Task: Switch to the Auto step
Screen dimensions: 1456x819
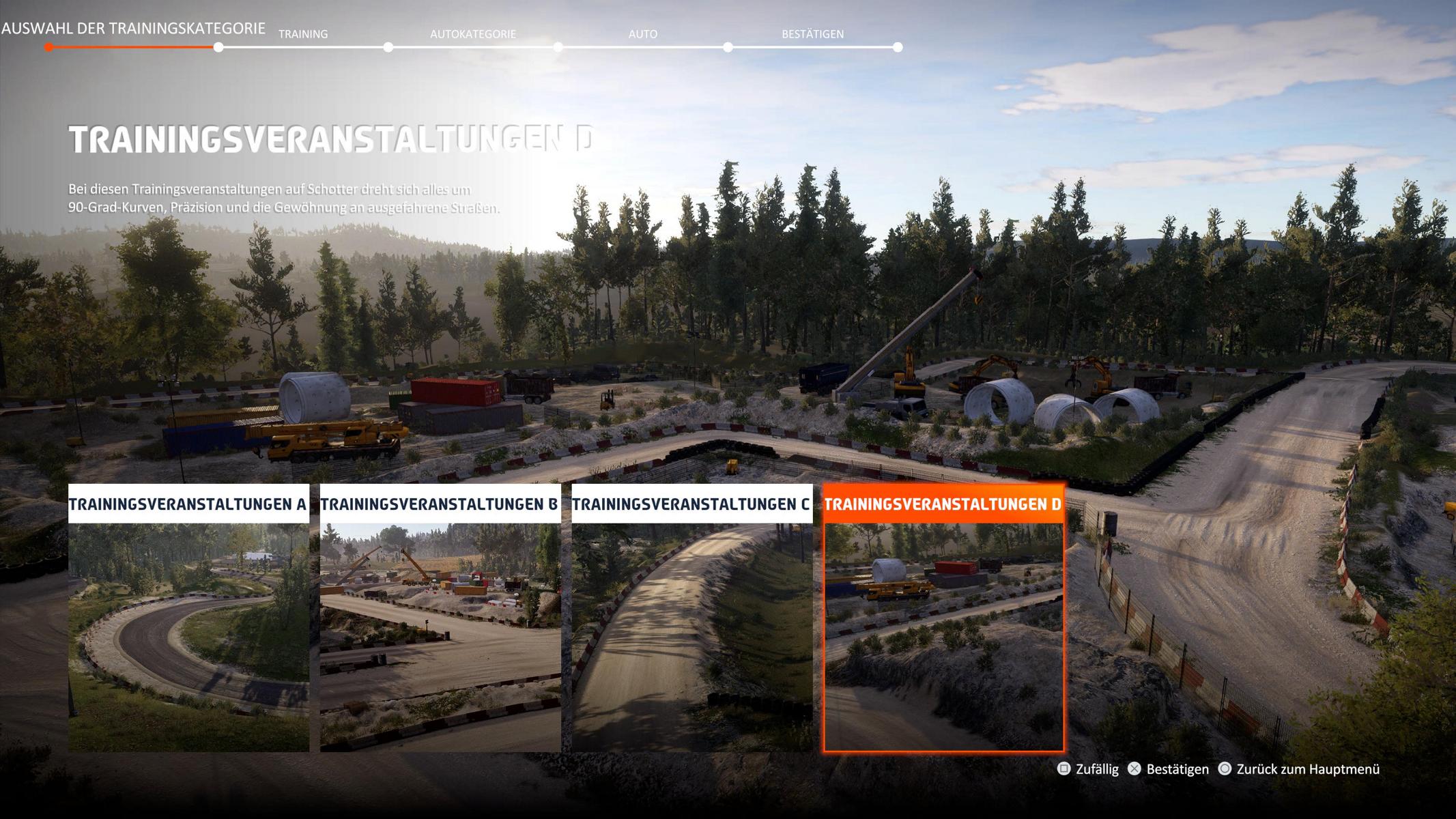Action: 642,34
